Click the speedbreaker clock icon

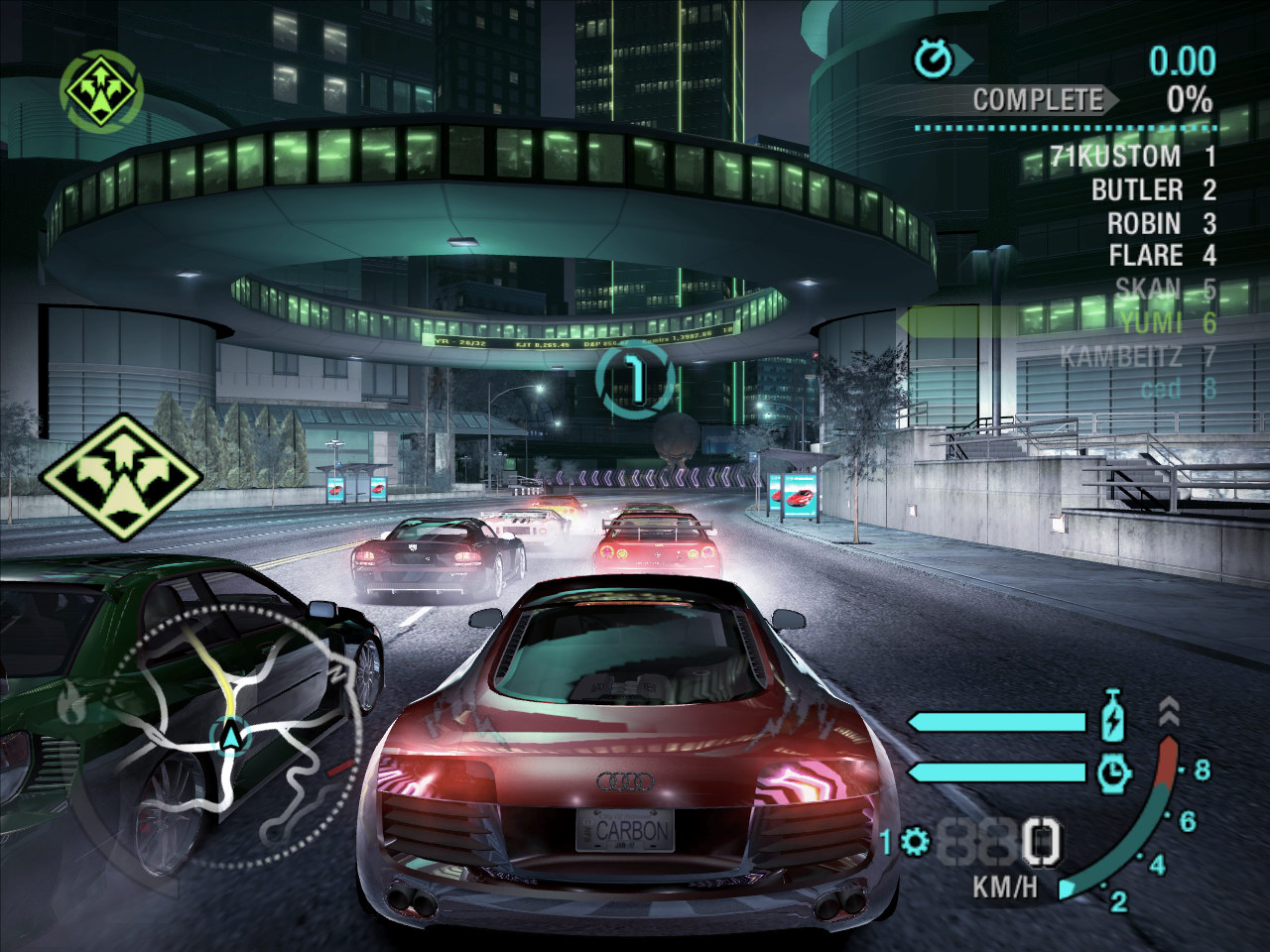click(x=1114, y=772)
